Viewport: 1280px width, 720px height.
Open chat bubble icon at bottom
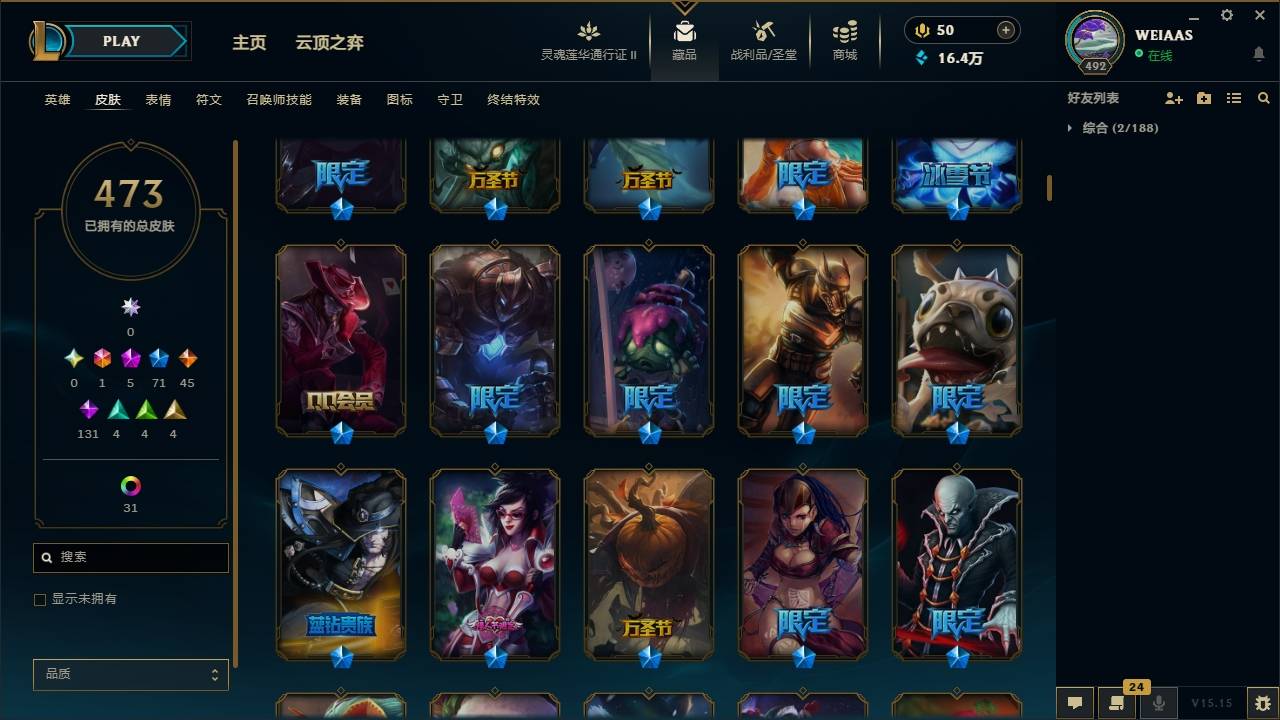pyautogui.click(x=1075, y=704)
